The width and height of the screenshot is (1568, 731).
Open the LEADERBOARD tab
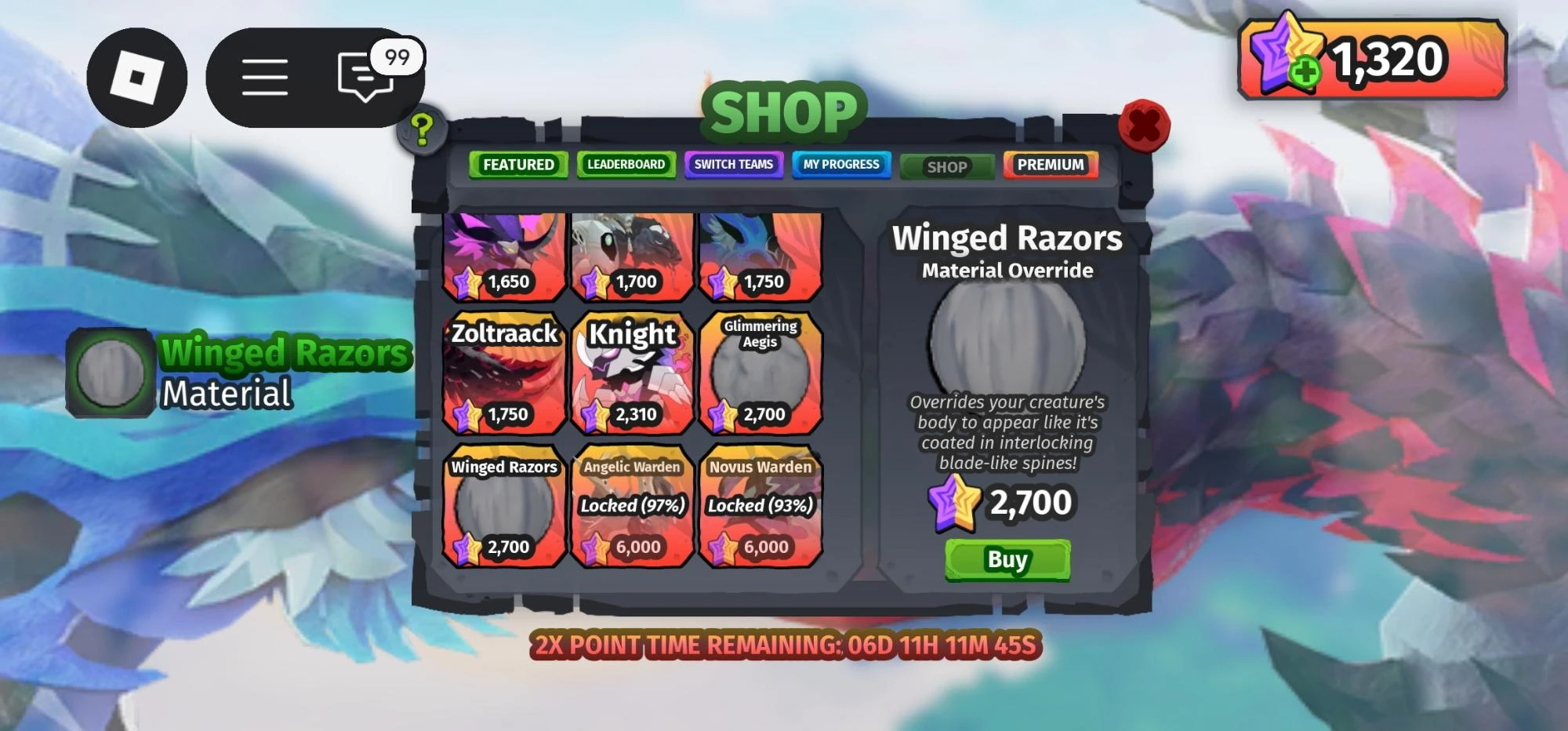626,165
